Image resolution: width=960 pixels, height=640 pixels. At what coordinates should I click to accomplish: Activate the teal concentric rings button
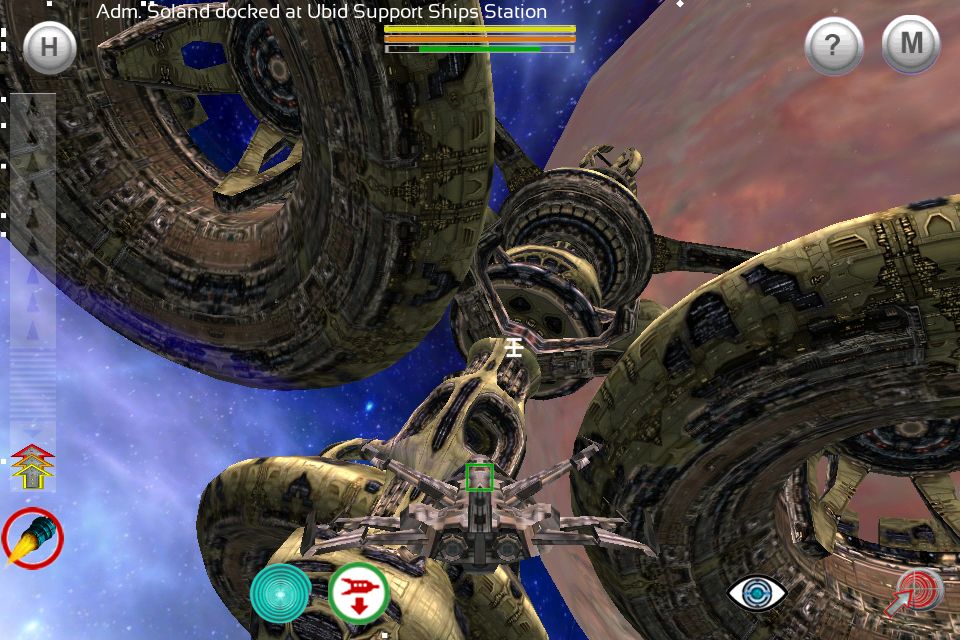(280, 593)
